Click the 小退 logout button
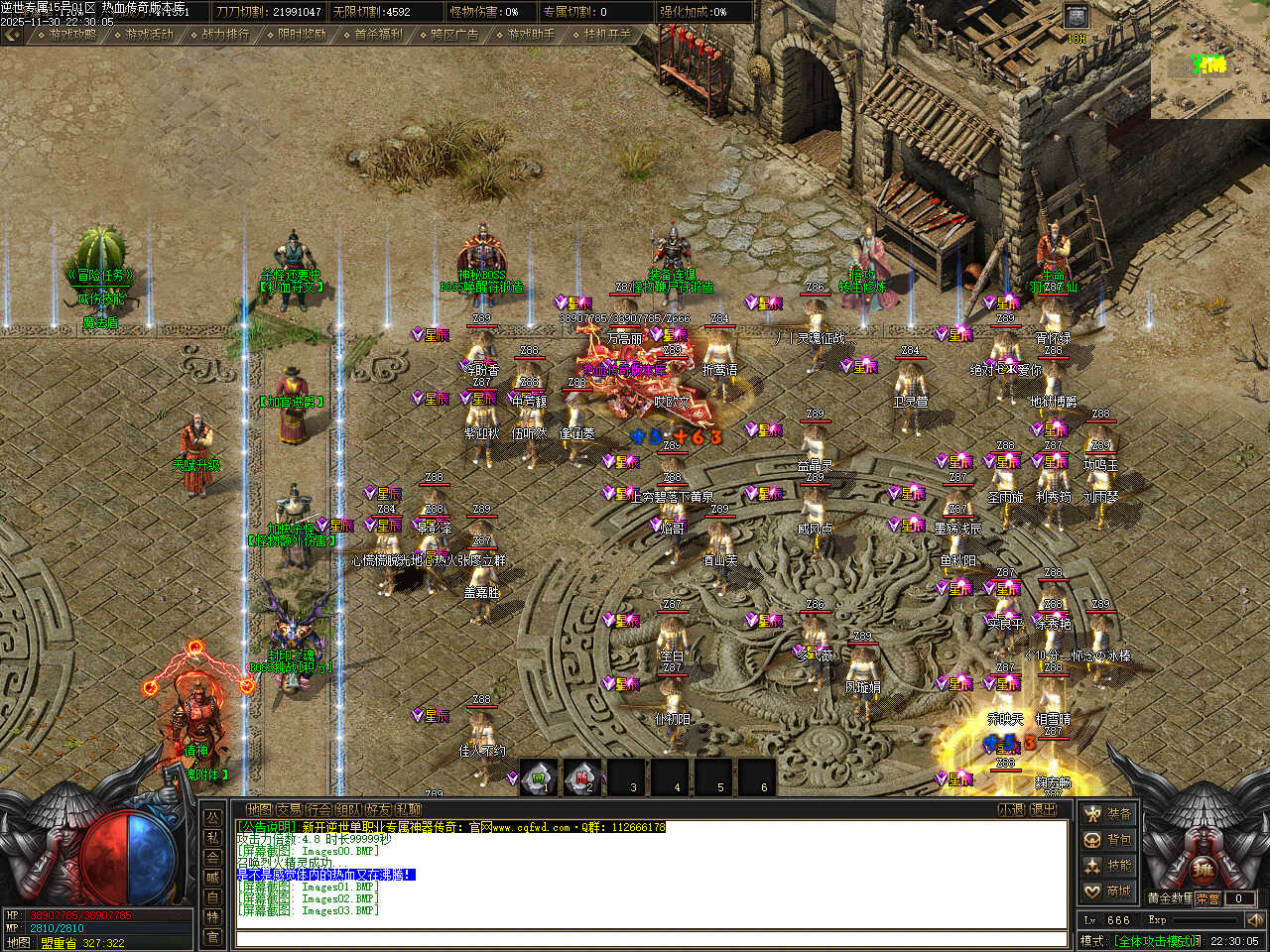 [1011, 810]
